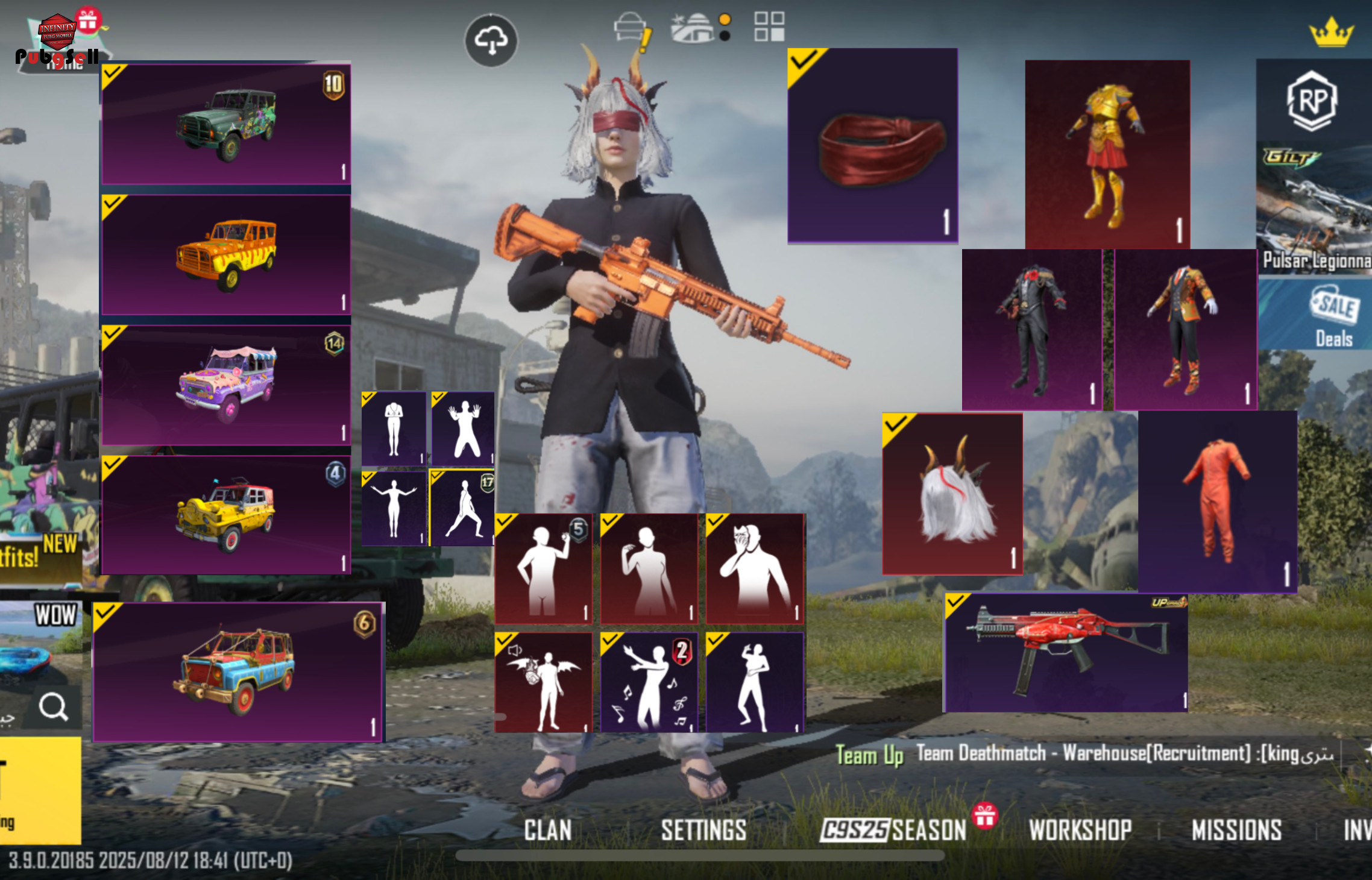Viewport: 1372px width, 880px height.
Task: Click the gold crown icon
Action: click(x=1331, y=33)
